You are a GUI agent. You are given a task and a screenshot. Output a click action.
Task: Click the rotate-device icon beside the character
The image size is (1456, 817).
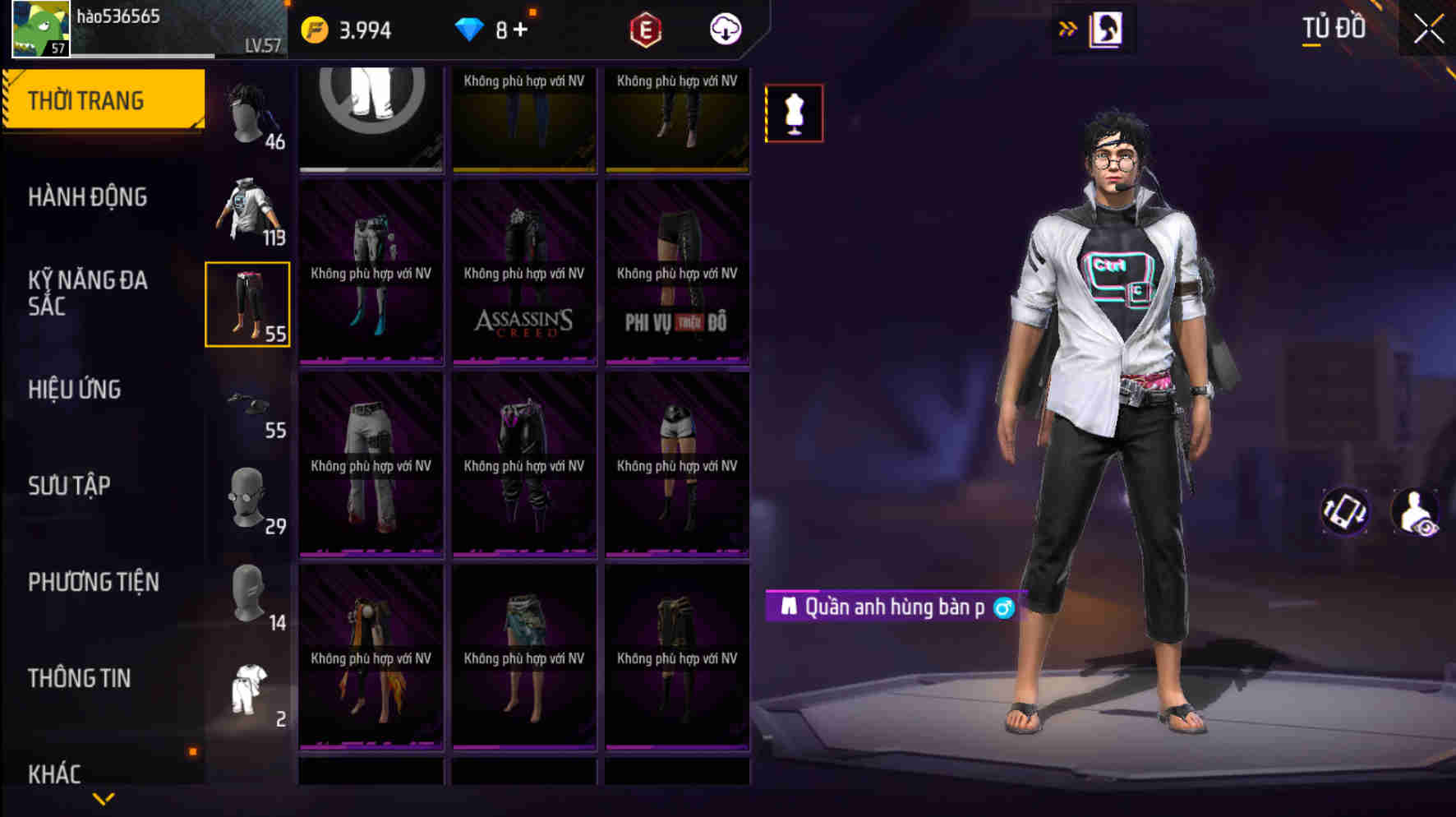(x=1345, y=511)
